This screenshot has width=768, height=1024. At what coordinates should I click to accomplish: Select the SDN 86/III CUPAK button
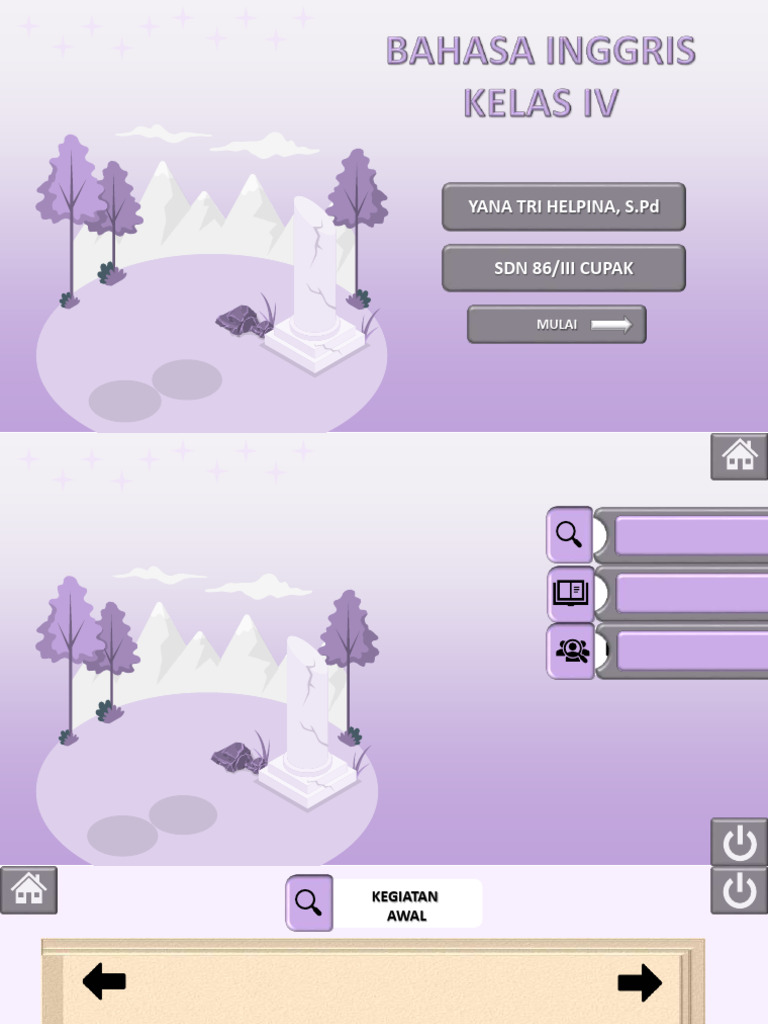click(563, 268)
